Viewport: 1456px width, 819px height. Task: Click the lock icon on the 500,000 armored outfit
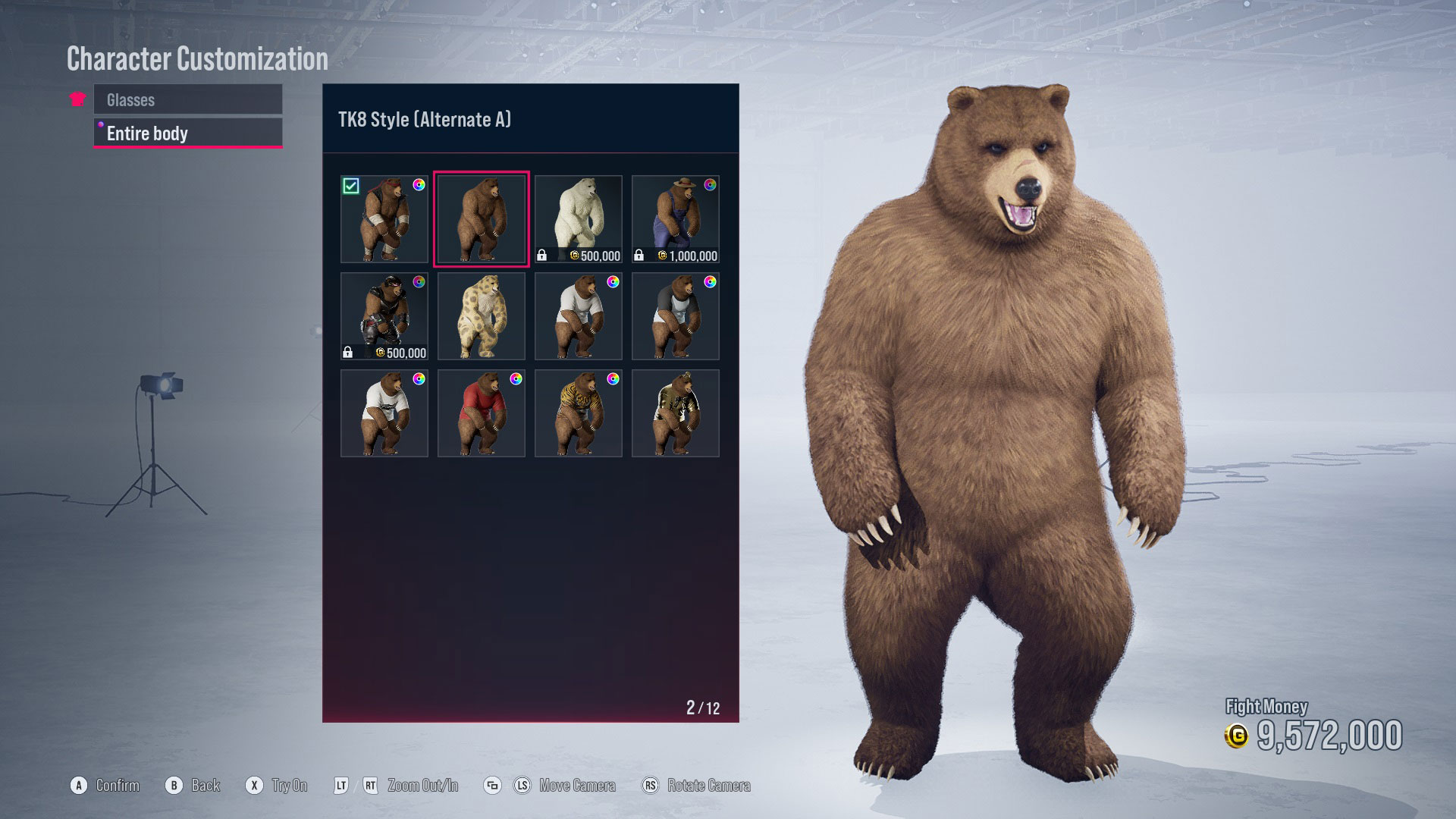pyautogui.click(x=349, y=352)
